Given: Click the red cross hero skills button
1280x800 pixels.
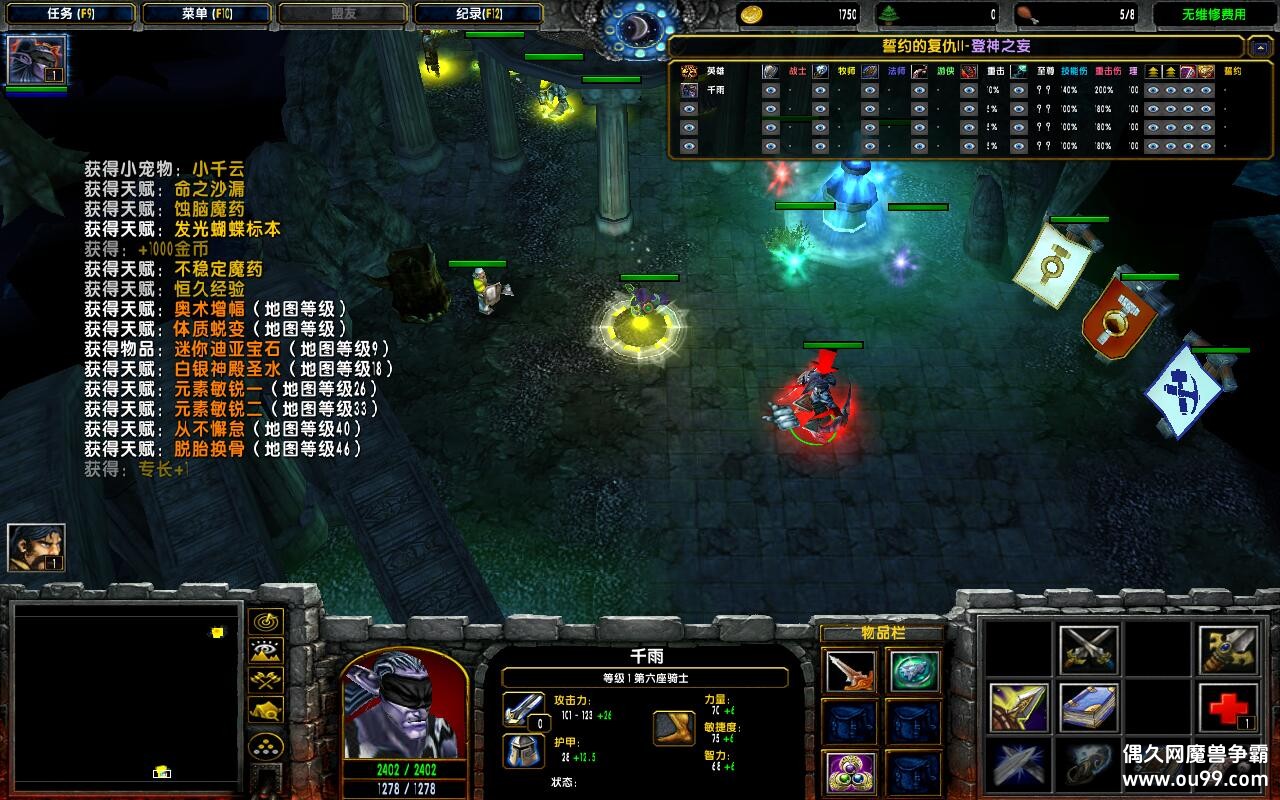Looking at the screenshot, I should tap(1229, 708).
